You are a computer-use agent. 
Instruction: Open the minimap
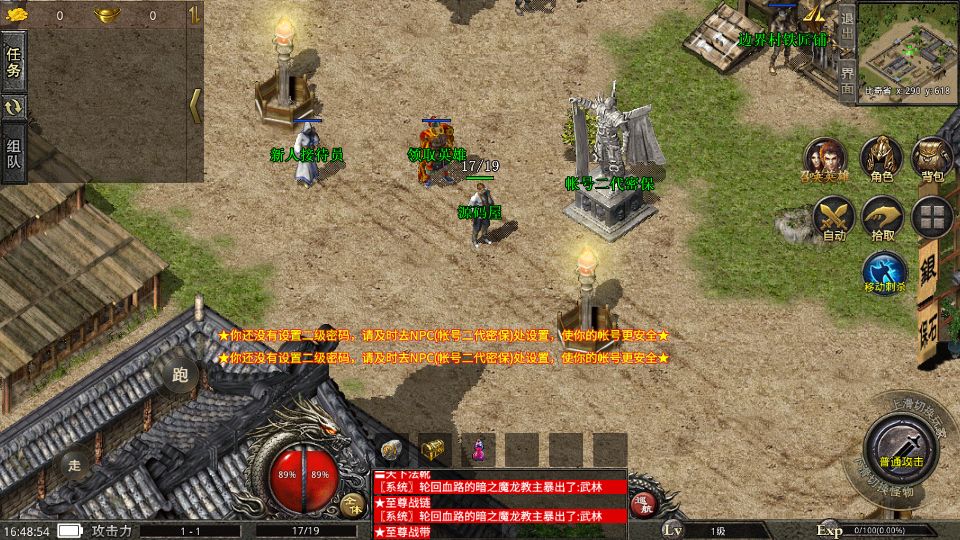(x=908, y=49)
